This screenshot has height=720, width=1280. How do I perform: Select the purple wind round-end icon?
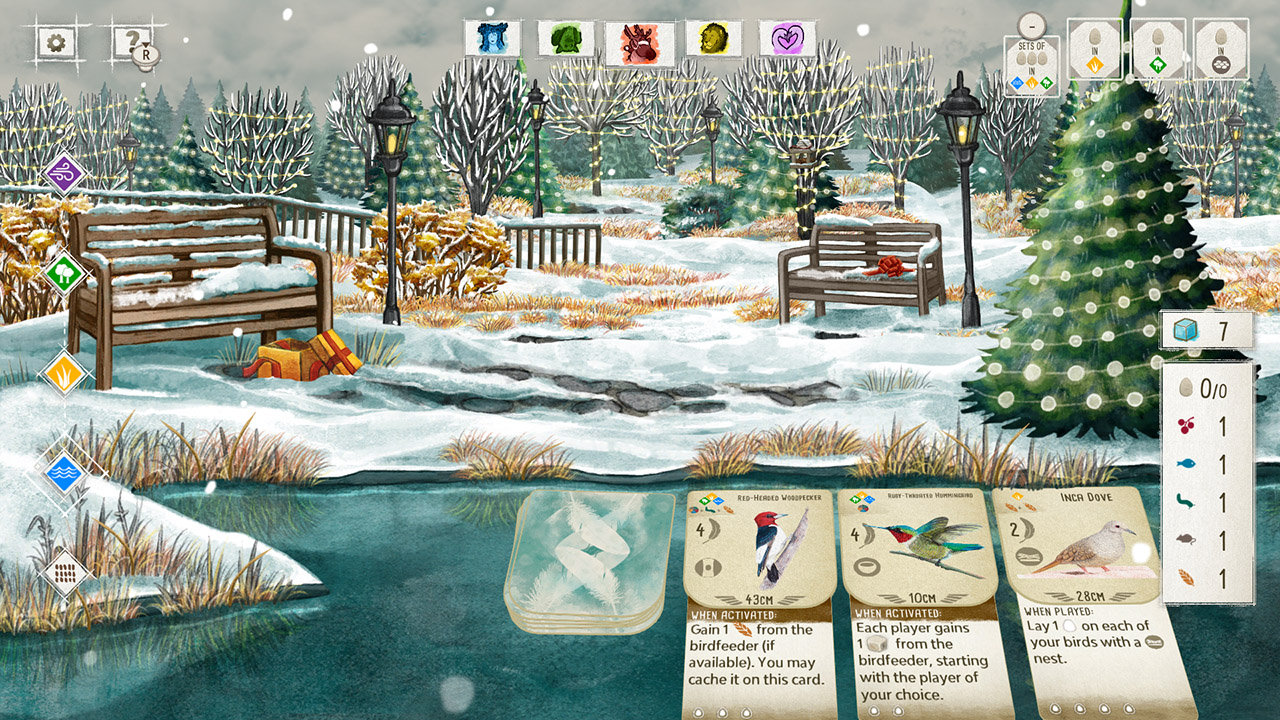[63, 172]
